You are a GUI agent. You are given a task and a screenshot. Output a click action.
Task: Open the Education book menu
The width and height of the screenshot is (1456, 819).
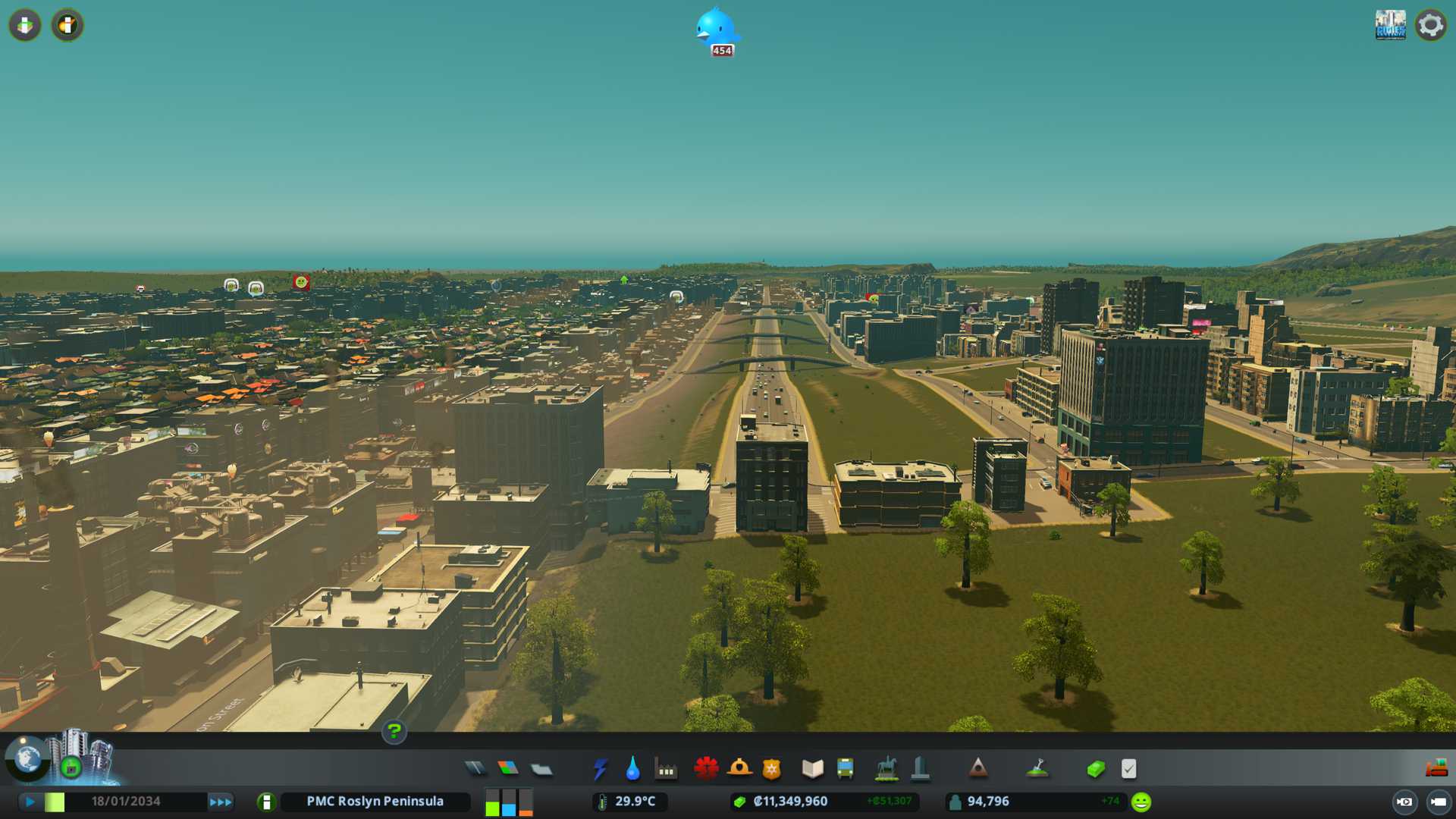click(812, 769)
